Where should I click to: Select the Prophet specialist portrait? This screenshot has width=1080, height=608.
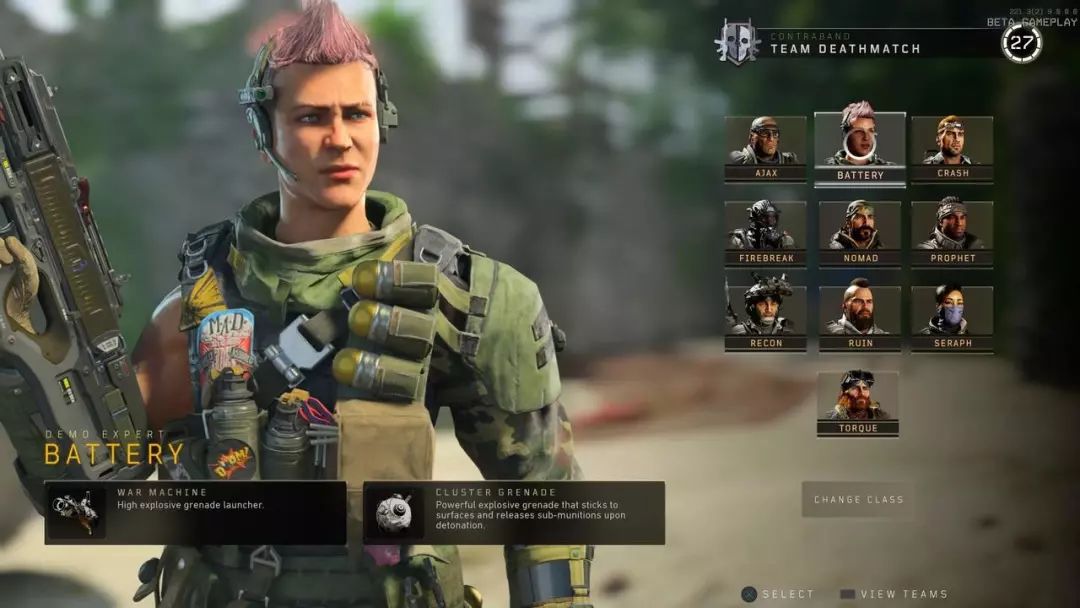coord(952,231)
